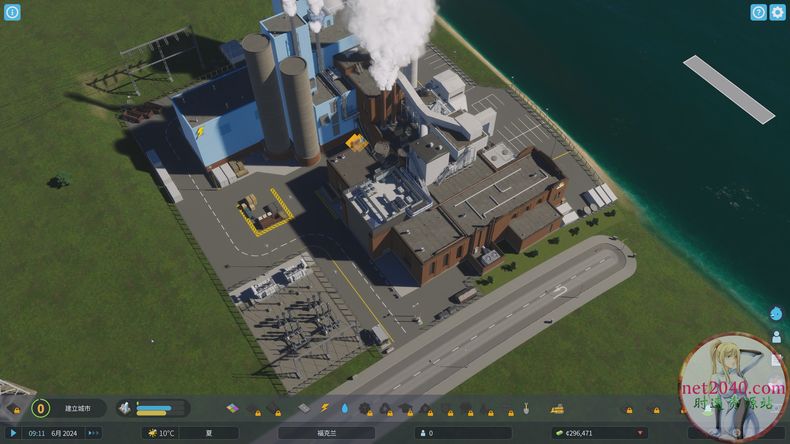
Task: Increase simulation speed with the triple arrows
Action: [x=94, y=433]
